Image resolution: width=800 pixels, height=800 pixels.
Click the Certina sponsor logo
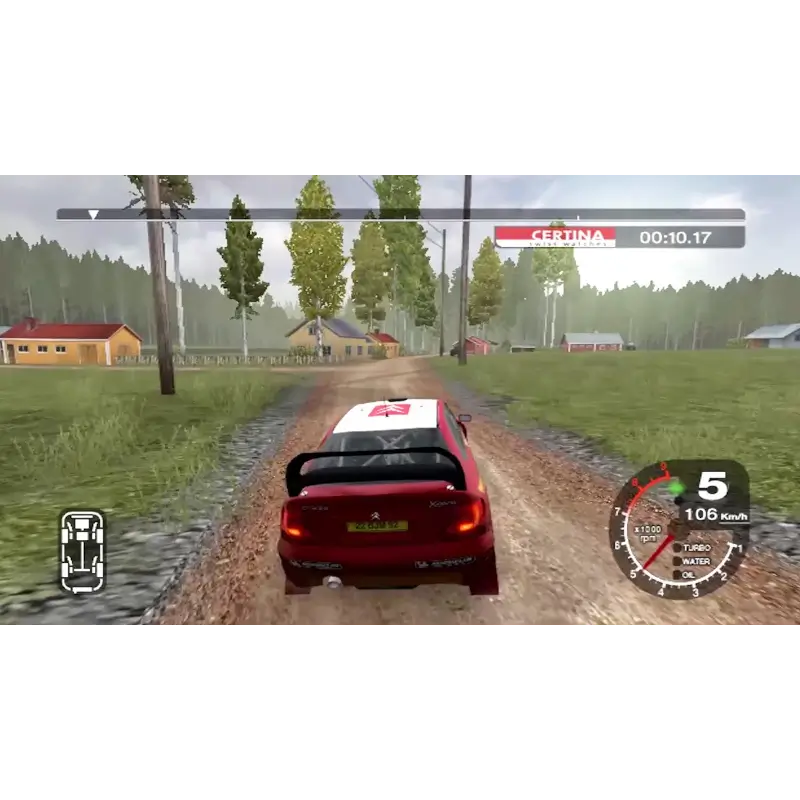(555, 237)
